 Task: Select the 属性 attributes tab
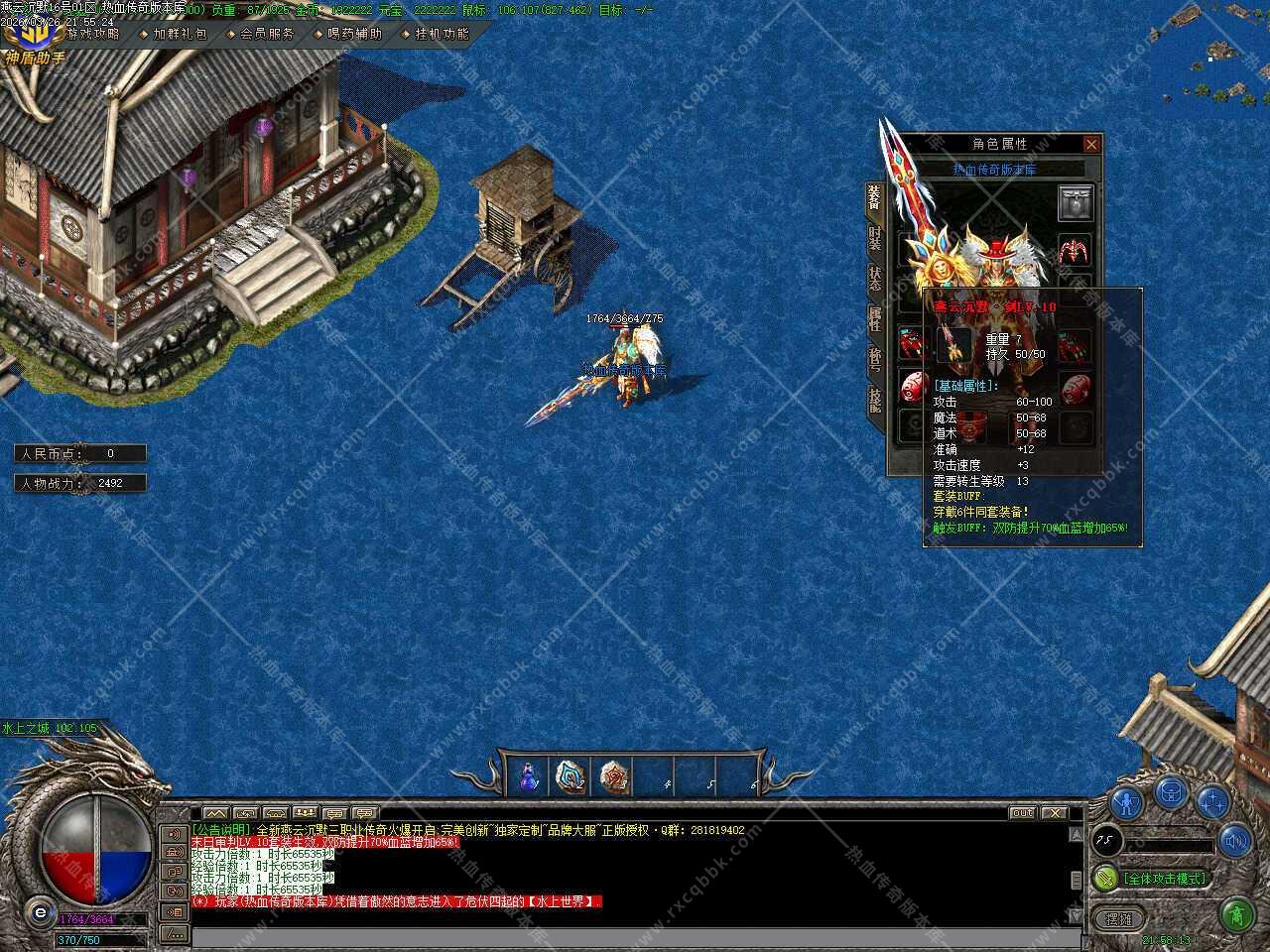click(874, 318)
